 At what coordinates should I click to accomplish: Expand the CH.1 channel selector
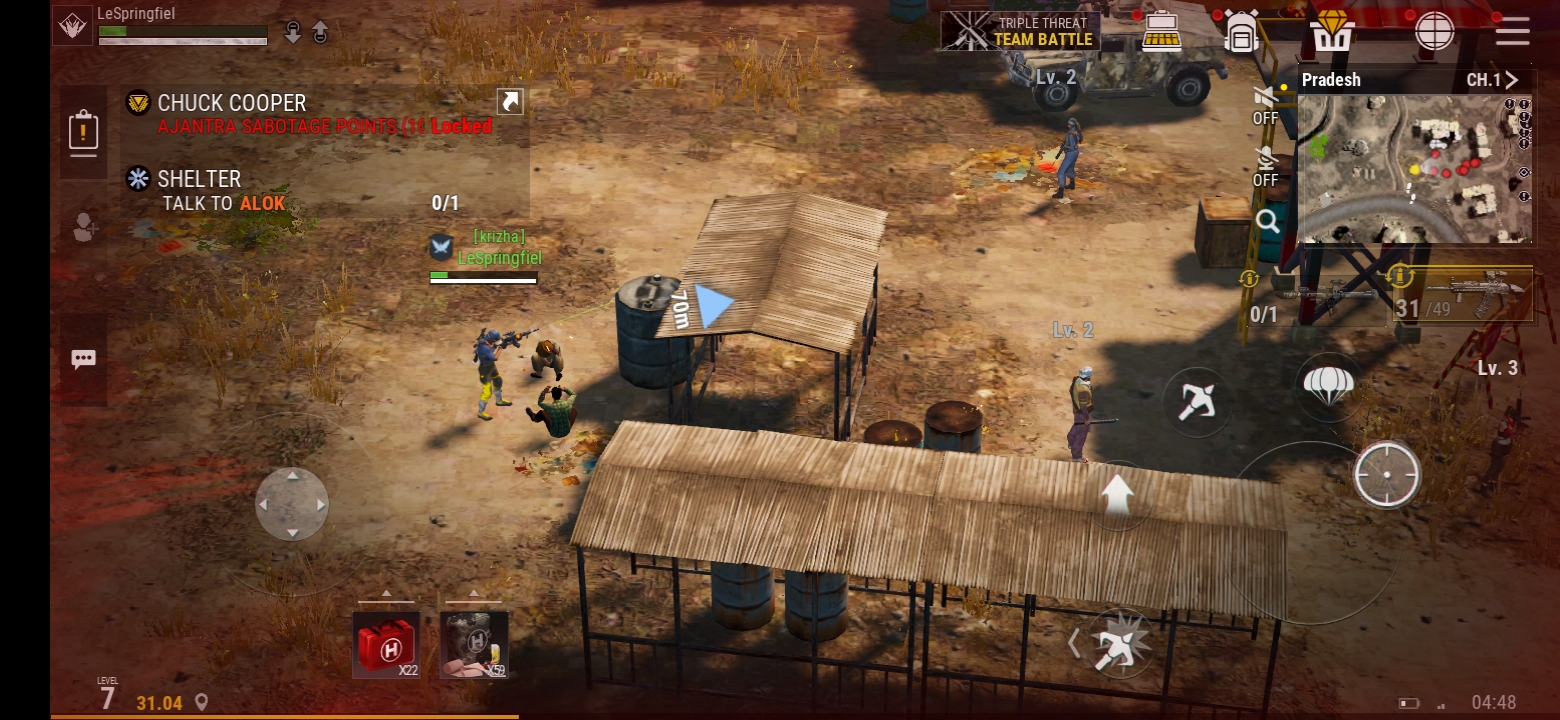[1492, 80]
